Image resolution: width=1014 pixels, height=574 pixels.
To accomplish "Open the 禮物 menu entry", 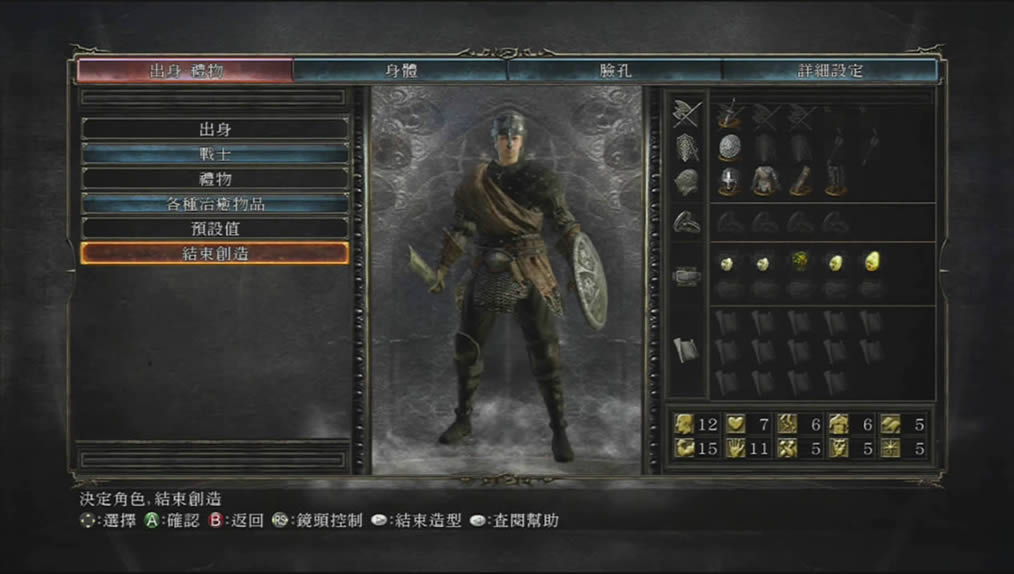I will 215,179.
